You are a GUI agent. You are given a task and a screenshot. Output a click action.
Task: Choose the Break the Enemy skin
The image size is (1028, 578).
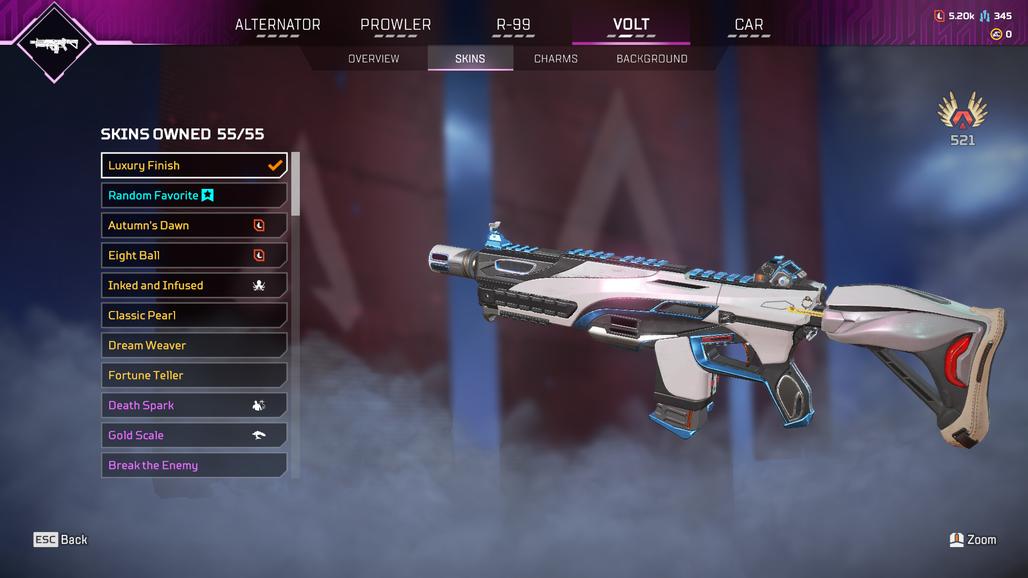[x=194, y=465]
